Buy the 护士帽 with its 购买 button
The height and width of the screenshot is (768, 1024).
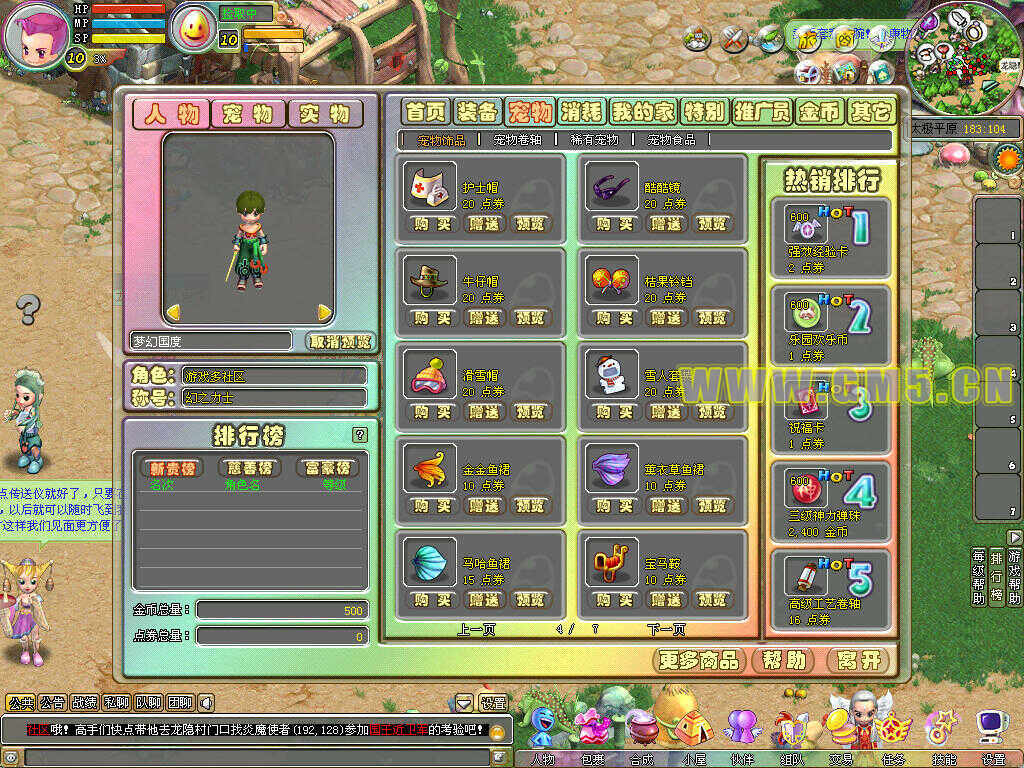coord(432,224)
